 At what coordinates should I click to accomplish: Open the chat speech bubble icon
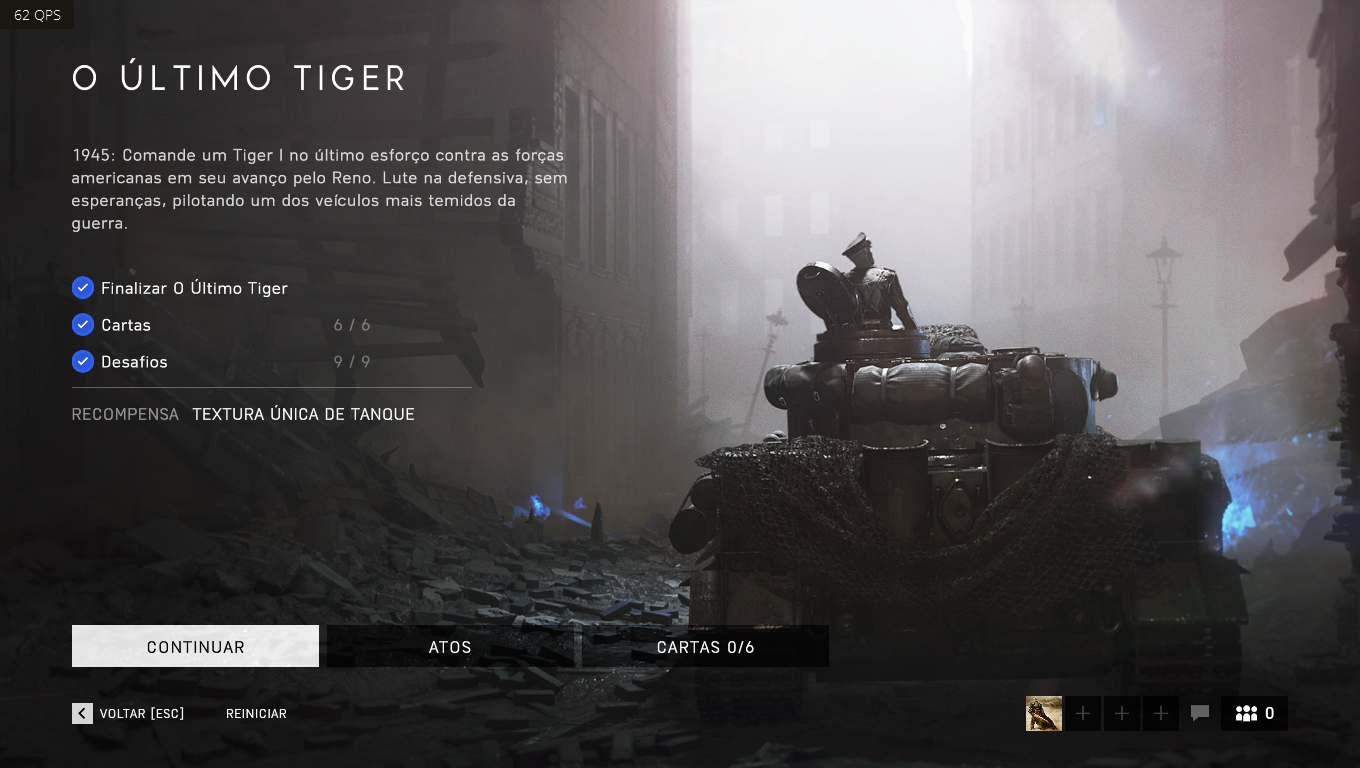click(x=1200, y=713)
